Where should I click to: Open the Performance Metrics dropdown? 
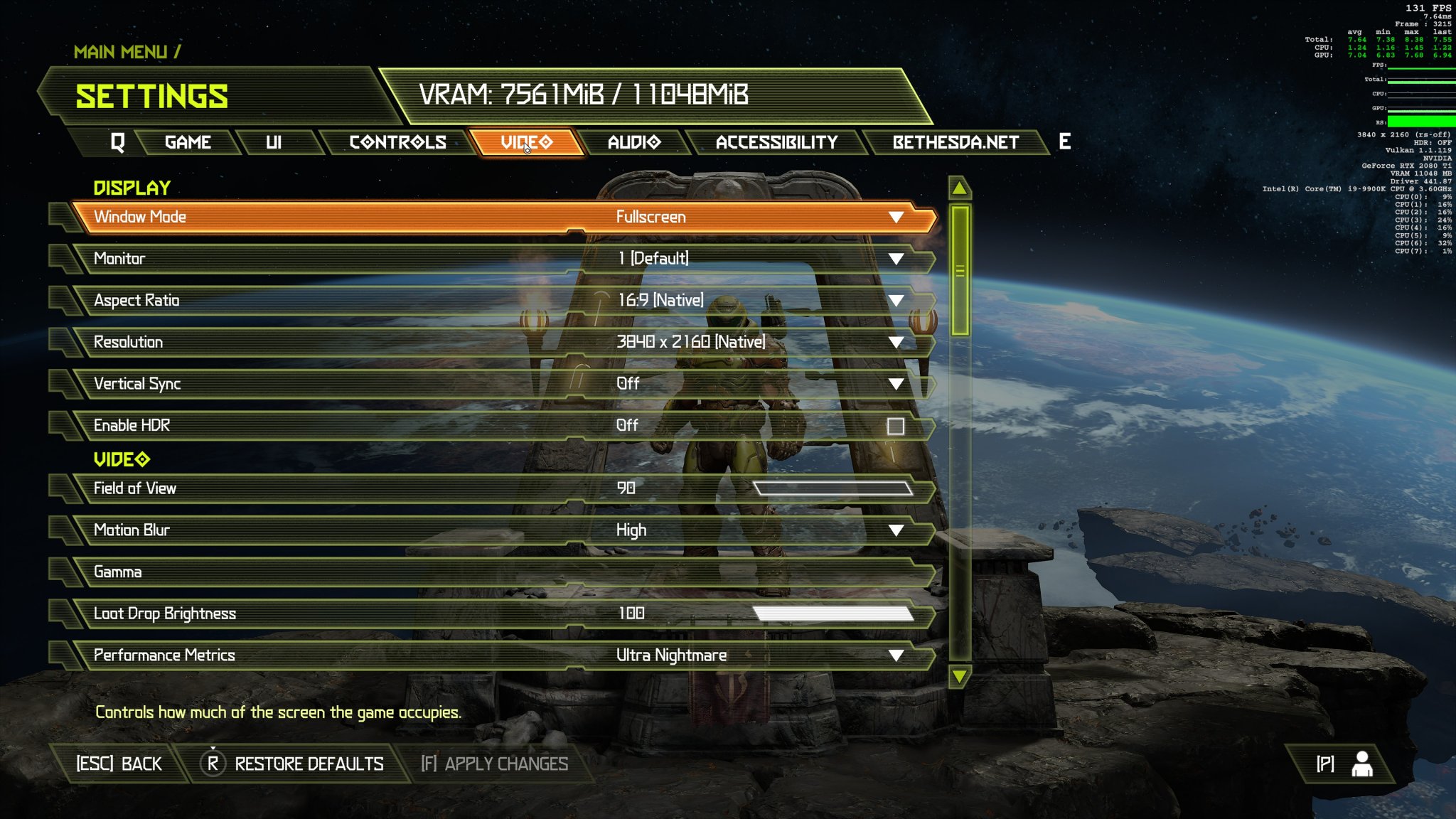pyautogui.click(x=897, y=655)
